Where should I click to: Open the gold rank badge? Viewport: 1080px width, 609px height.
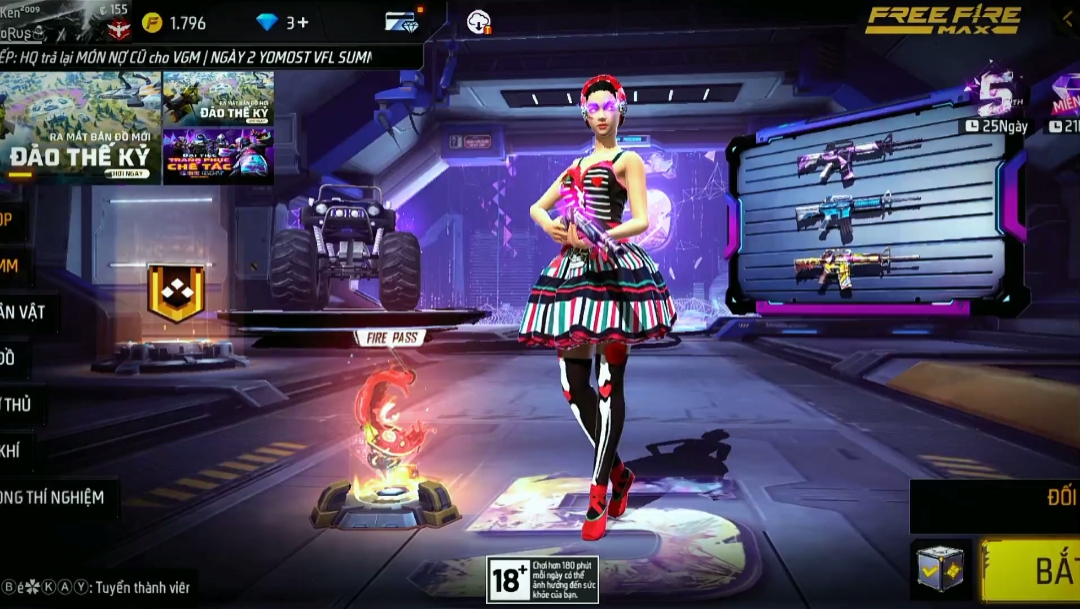[x=175, y=292]
